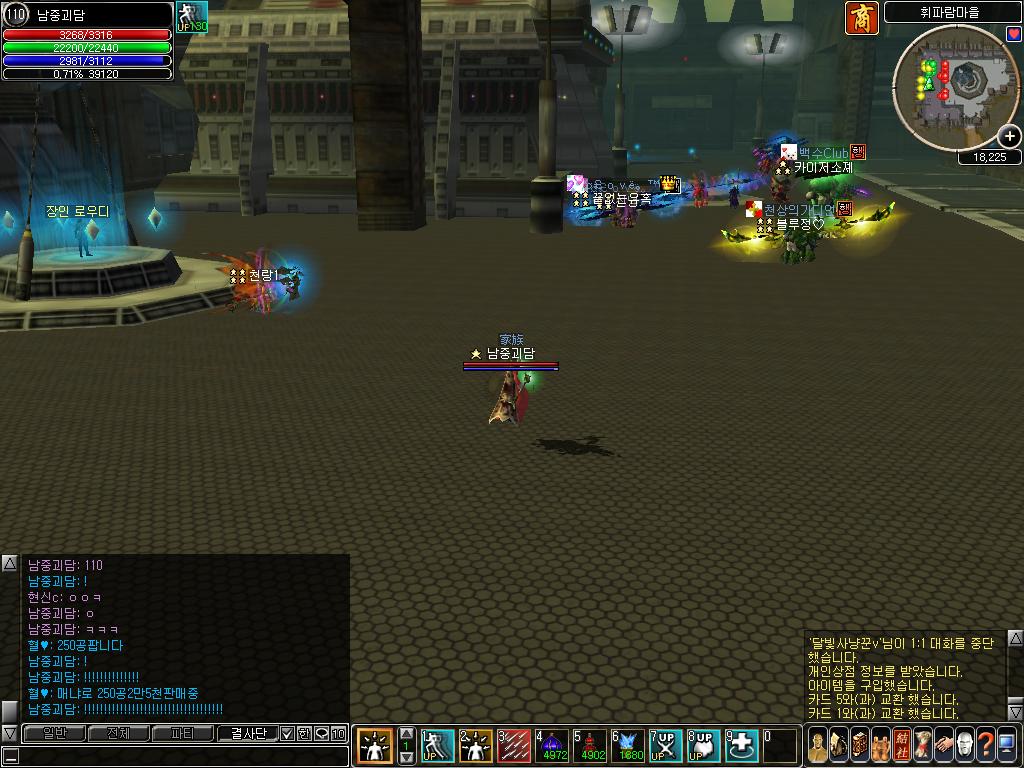
Task: Use the crossed swords UP buff in slot 7
Action: tap(667, 746)
